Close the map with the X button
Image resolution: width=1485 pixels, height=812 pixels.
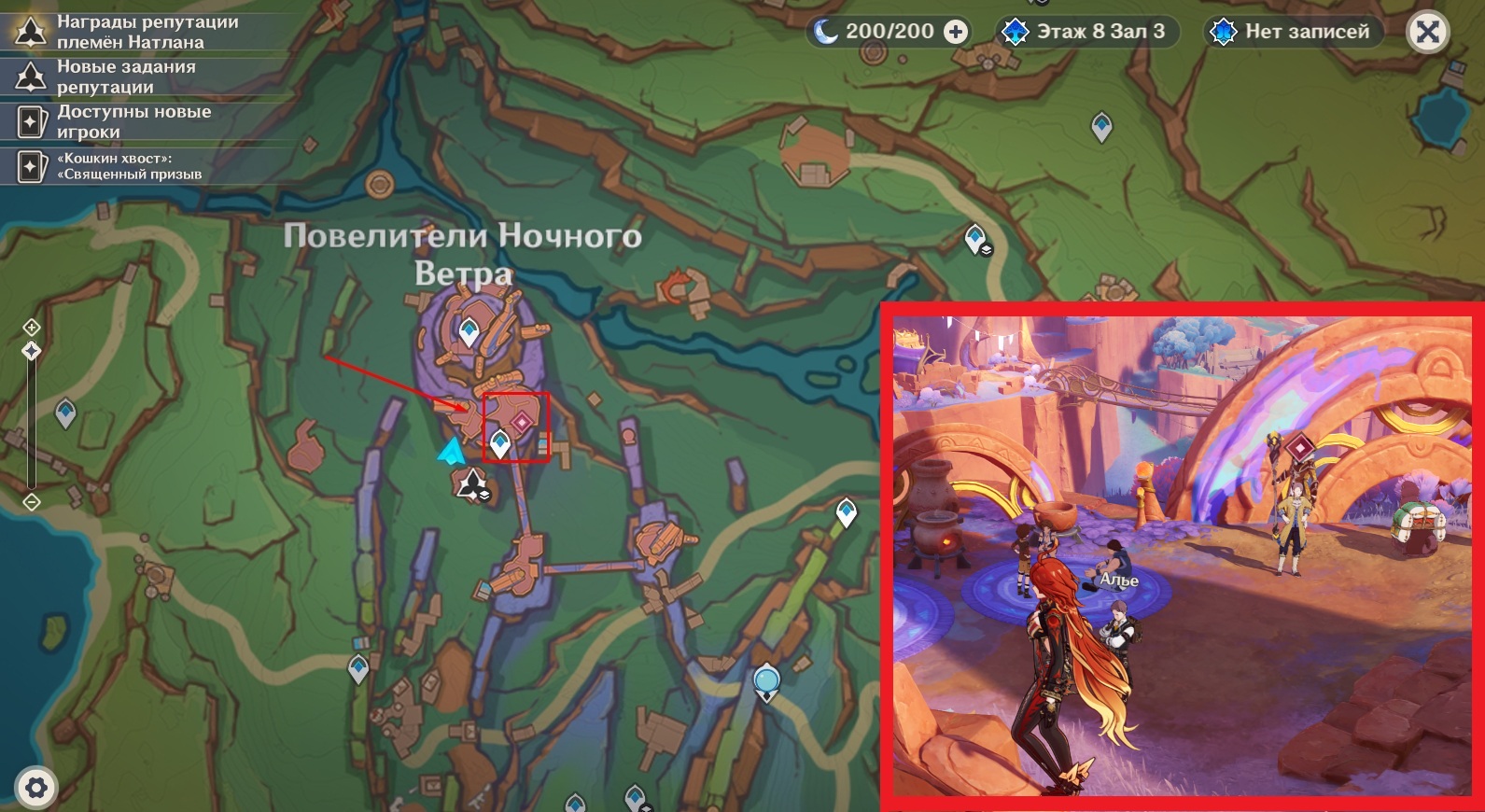click(1427, 32)
